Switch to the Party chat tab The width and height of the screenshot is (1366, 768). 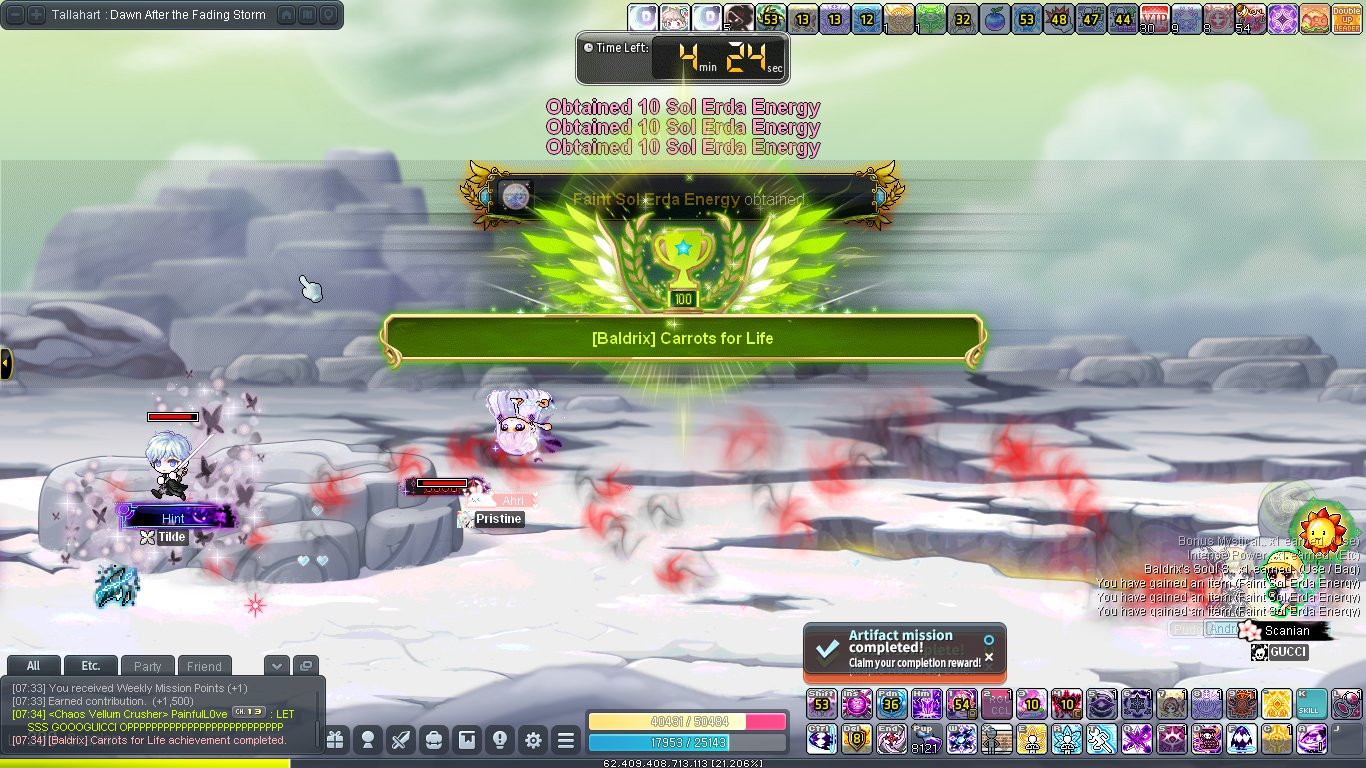pos(147,666)
